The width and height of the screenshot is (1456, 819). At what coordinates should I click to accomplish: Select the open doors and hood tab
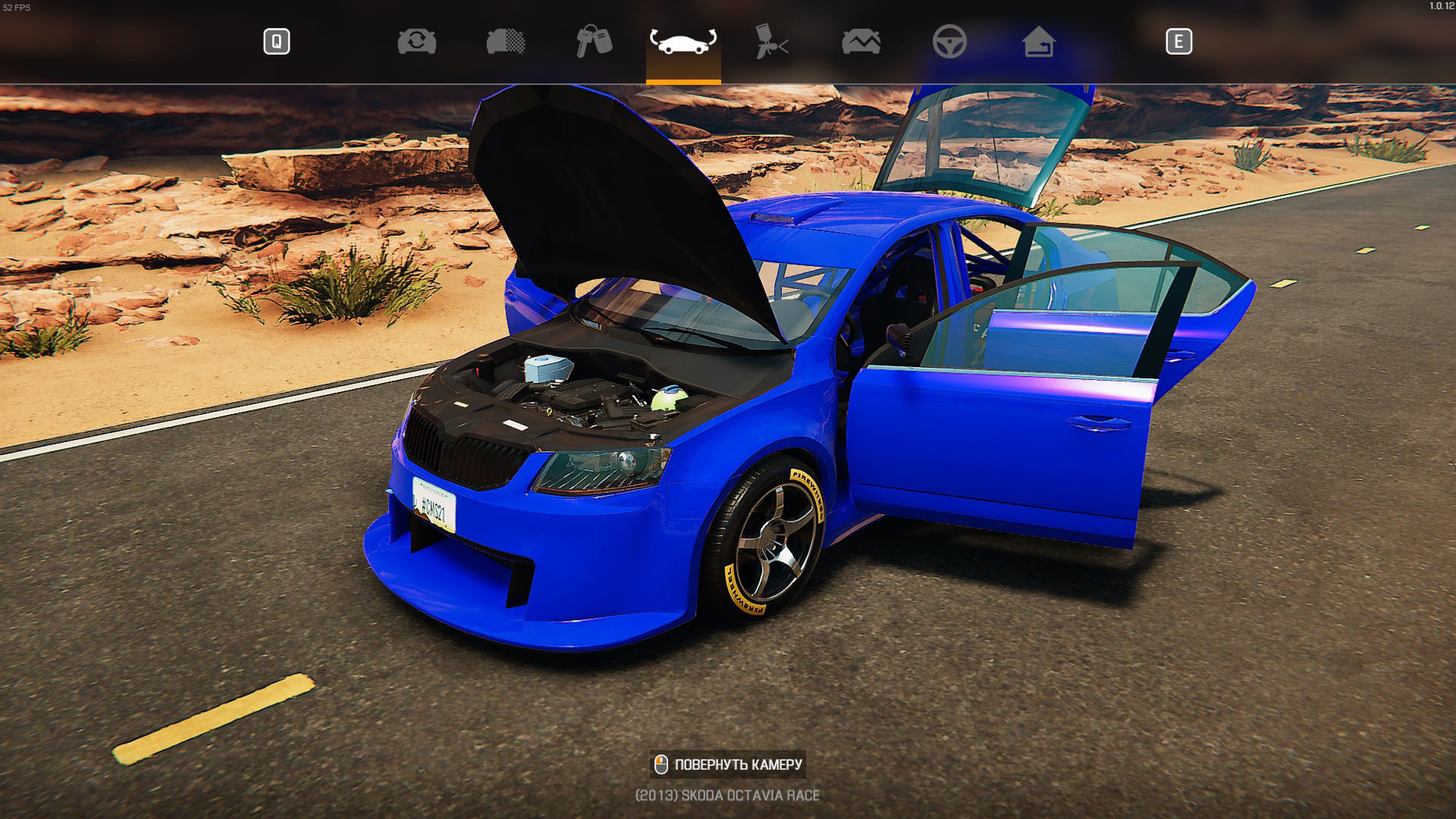pyautogui.click(x=683, y=42)
